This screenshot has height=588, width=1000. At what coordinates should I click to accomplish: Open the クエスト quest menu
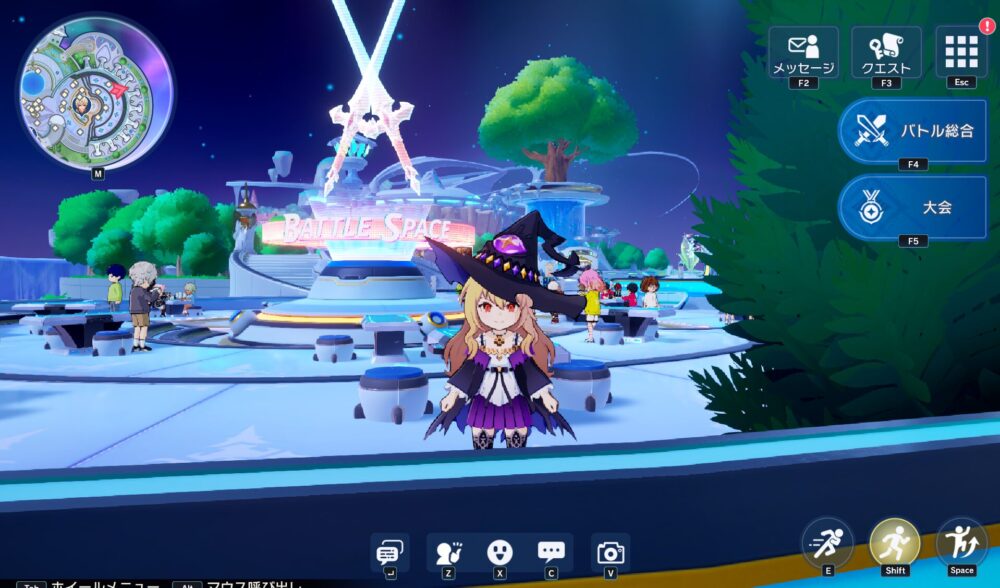886,52
